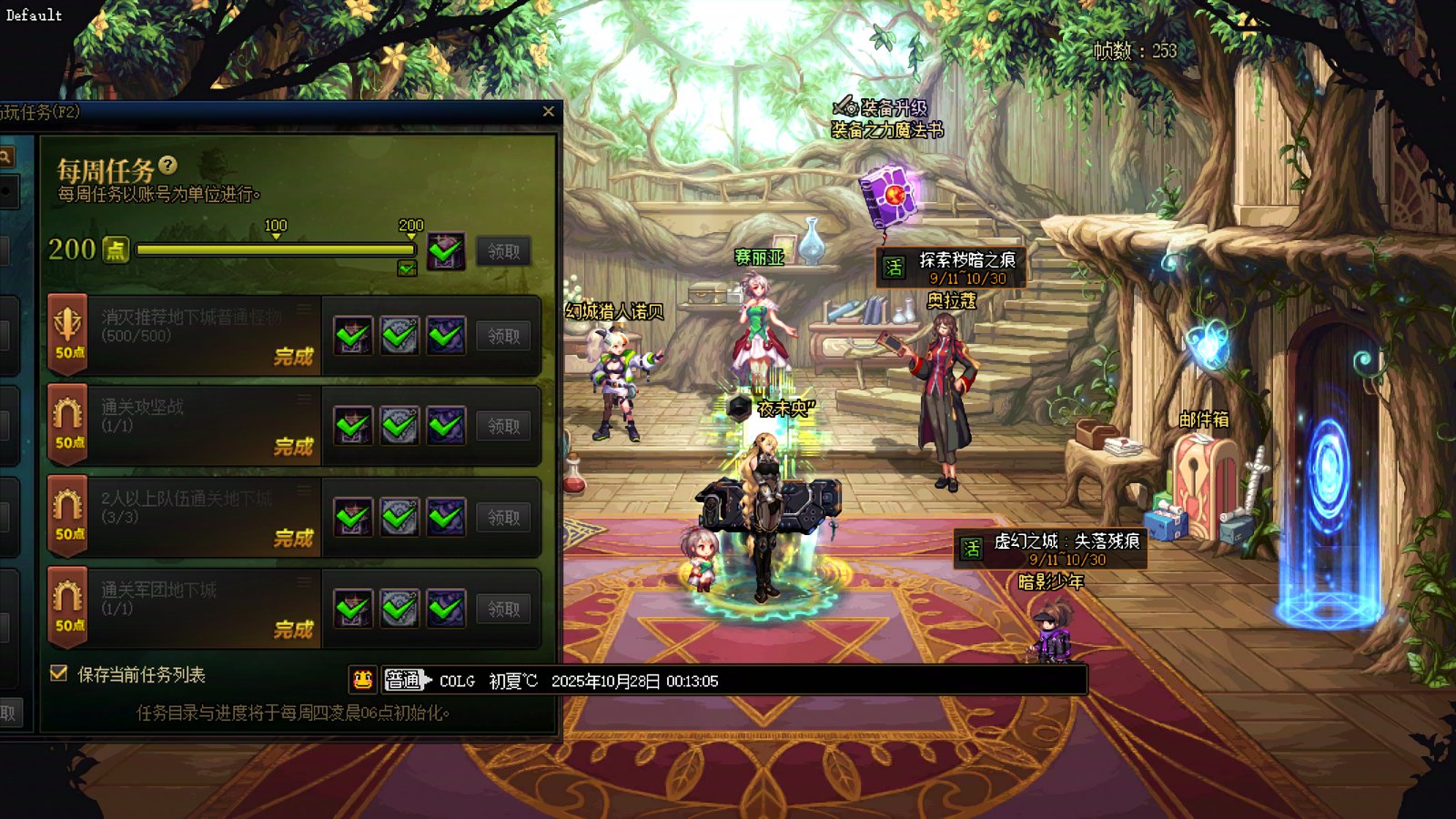
Task: Claim the 200-point weekly reward
Action: [x=503, y=251]
